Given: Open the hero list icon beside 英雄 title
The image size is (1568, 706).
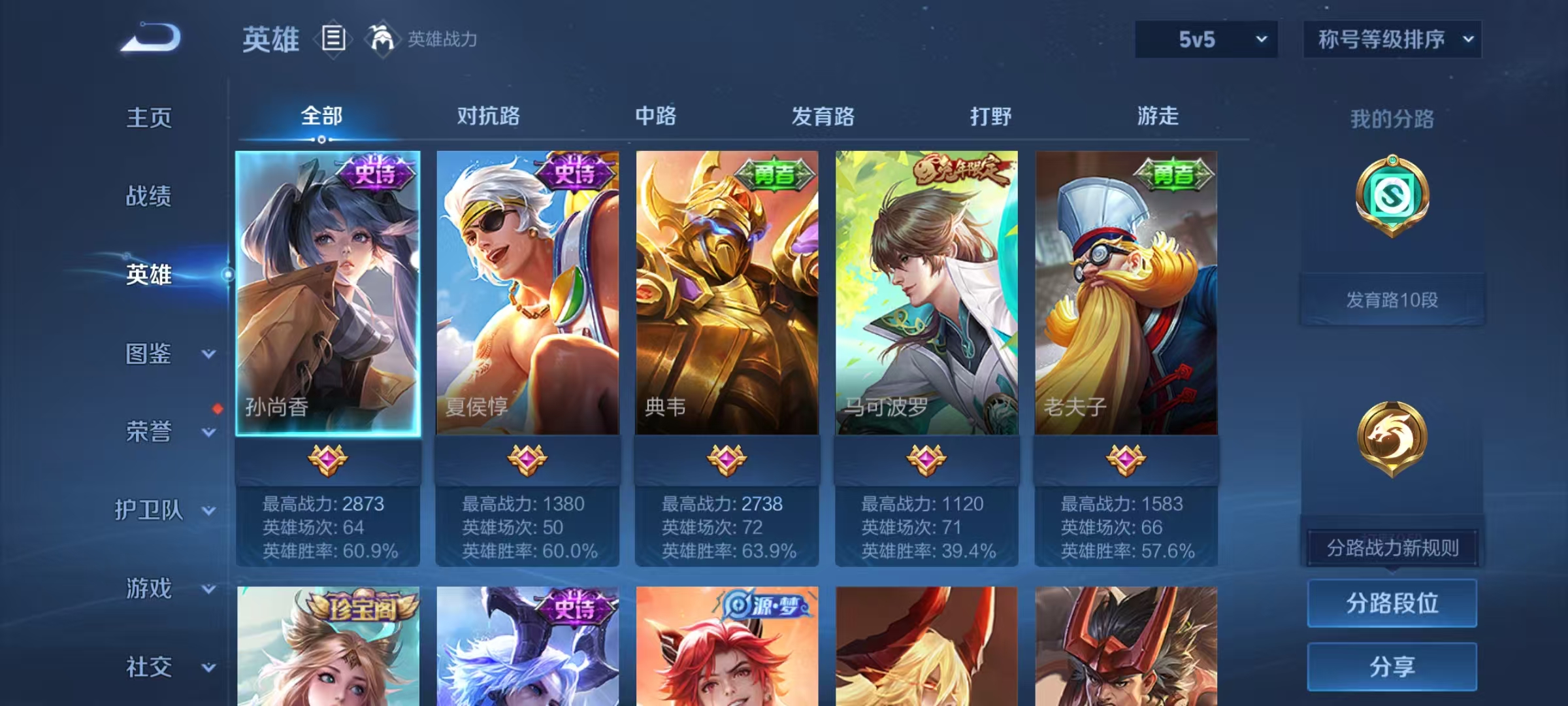Looking at the screenshot, I should click(335, 39).
